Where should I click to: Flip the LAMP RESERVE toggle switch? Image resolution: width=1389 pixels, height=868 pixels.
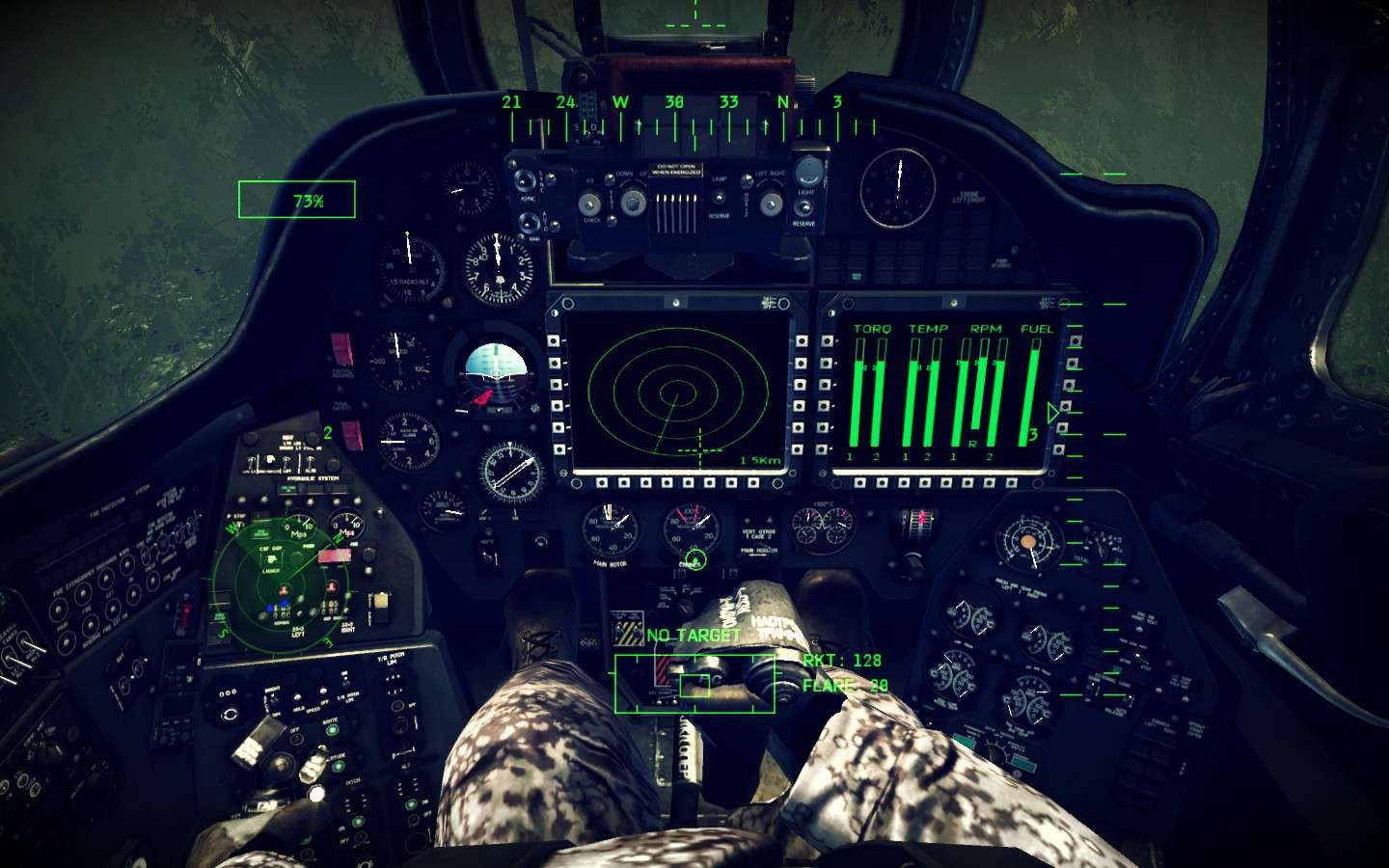pos(718,197)
